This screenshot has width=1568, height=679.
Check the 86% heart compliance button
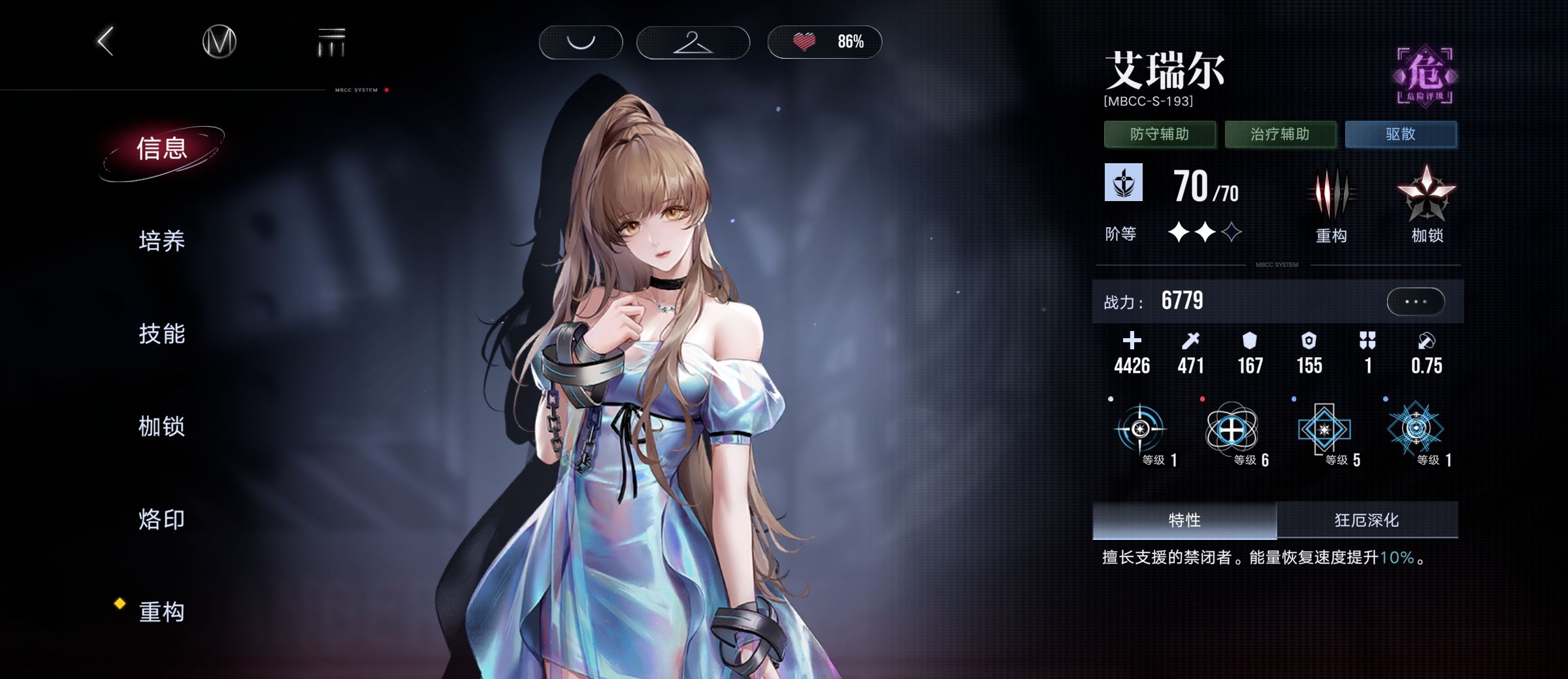point(825,42)
